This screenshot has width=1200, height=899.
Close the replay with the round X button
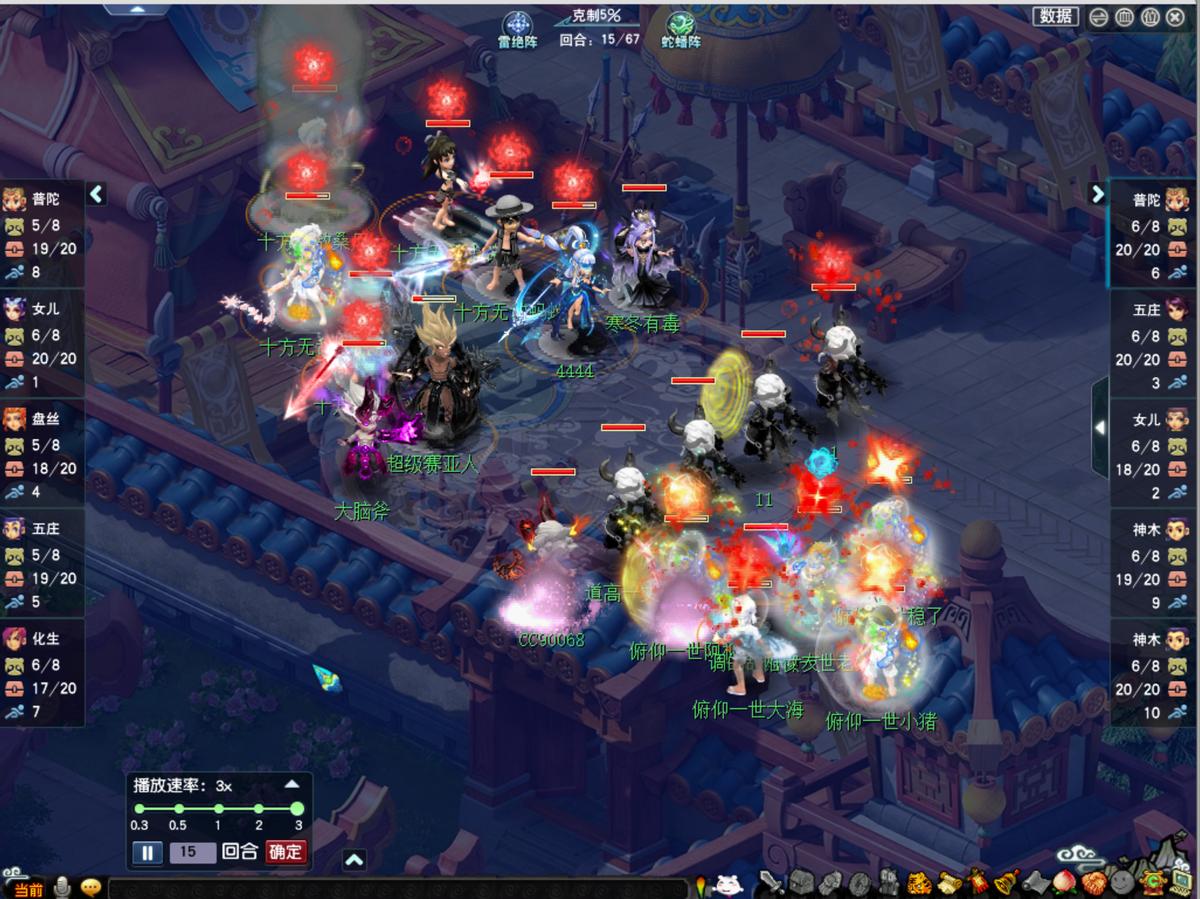coord(1176,17)
